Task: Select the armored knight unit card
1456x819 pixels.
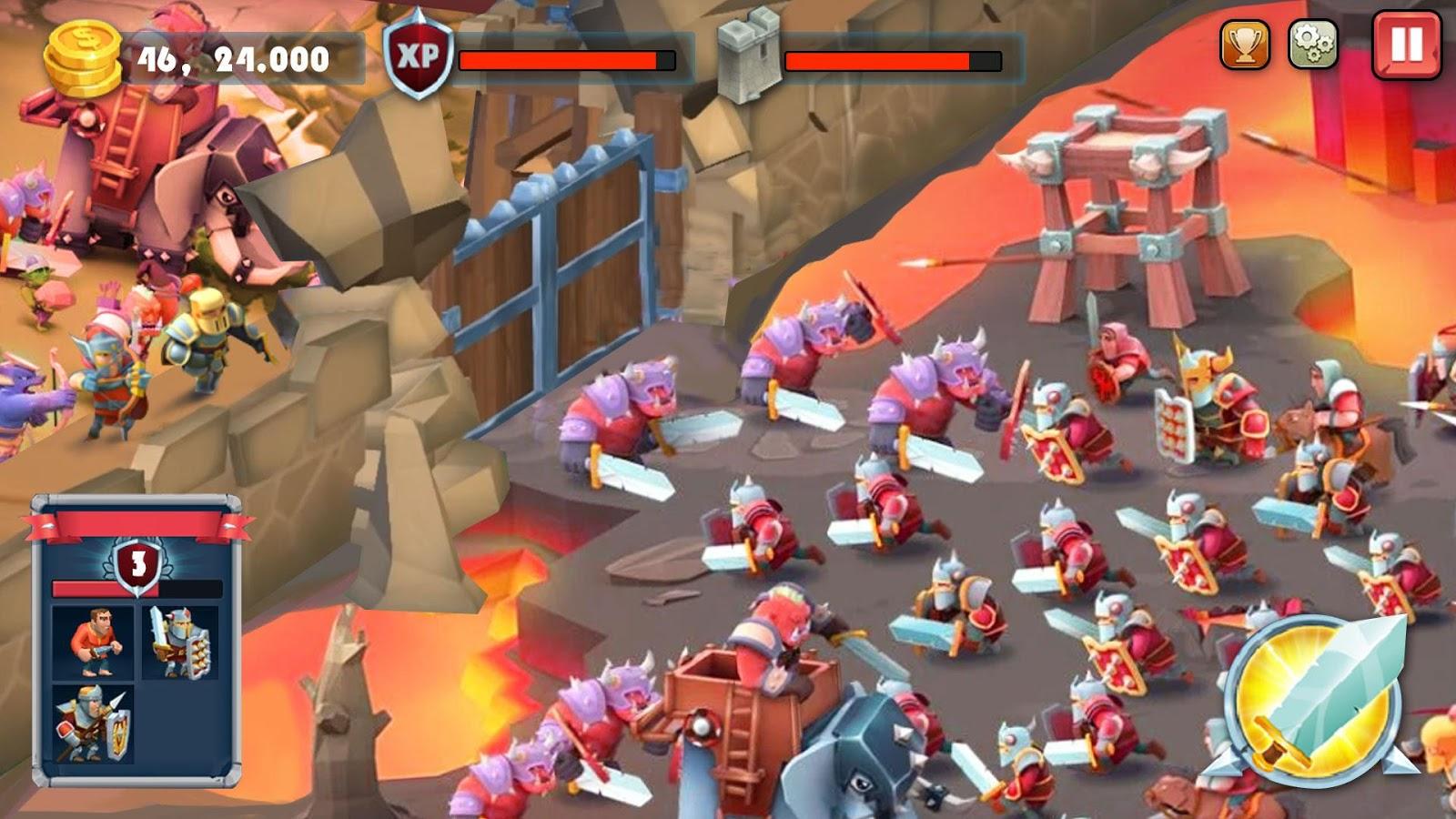Action: pyautogui.click(x=180, y=642)
